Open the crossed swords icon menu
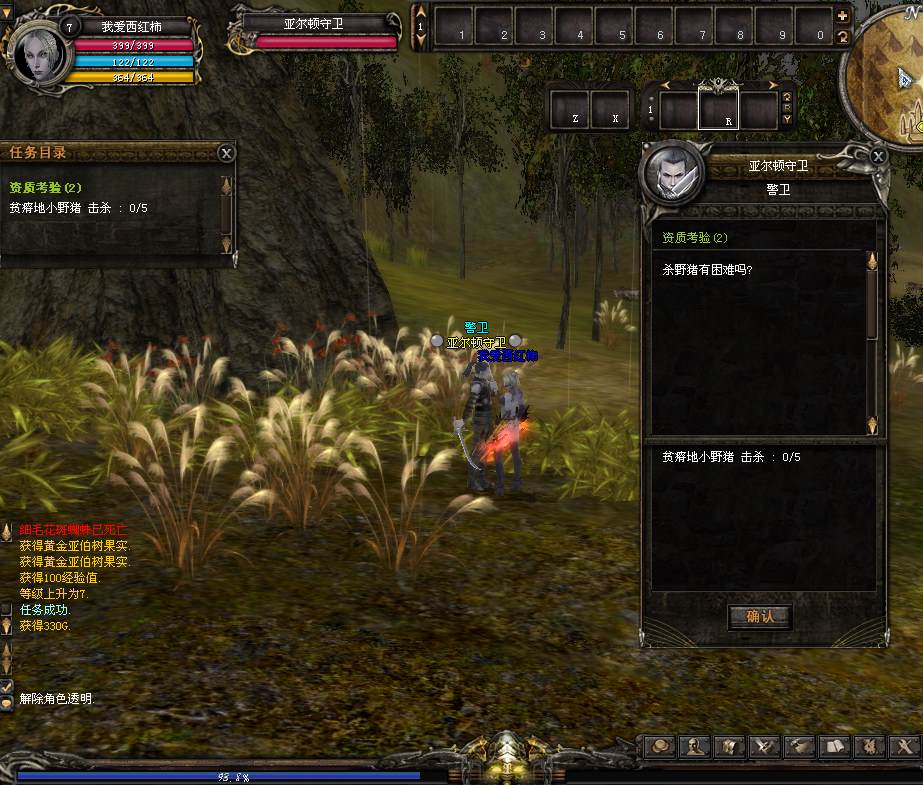Viewport: 923px width, 785px height. pos(764,746)
